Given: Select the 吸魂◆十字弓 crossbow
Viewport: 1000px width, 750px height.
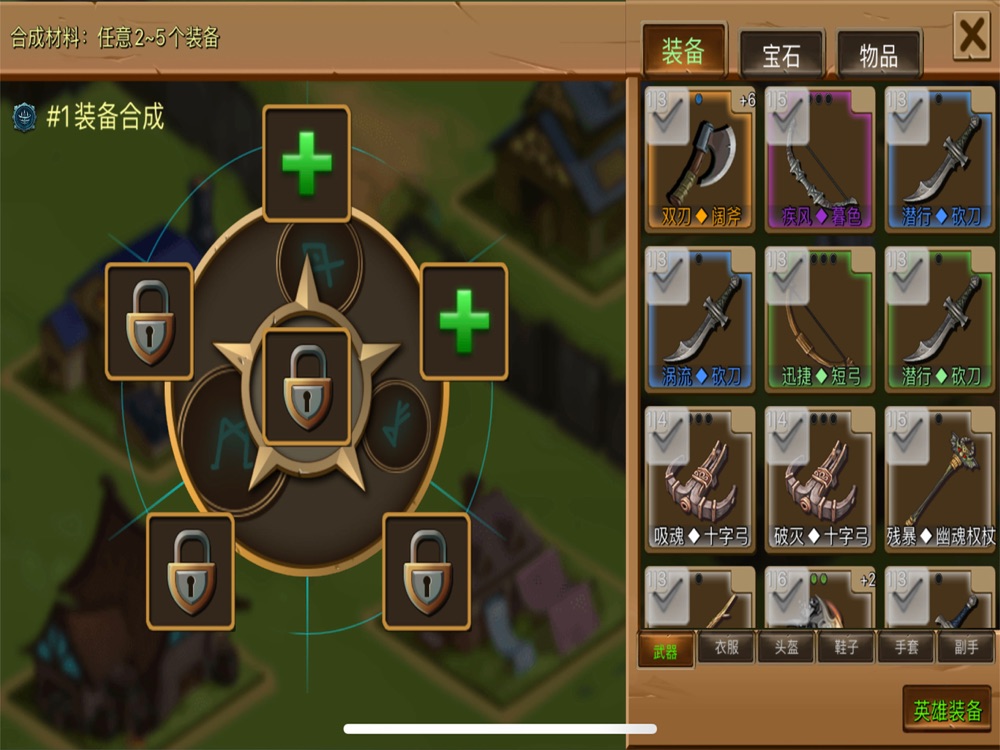Looking at the screenshot, I should (x=700, y=479).
